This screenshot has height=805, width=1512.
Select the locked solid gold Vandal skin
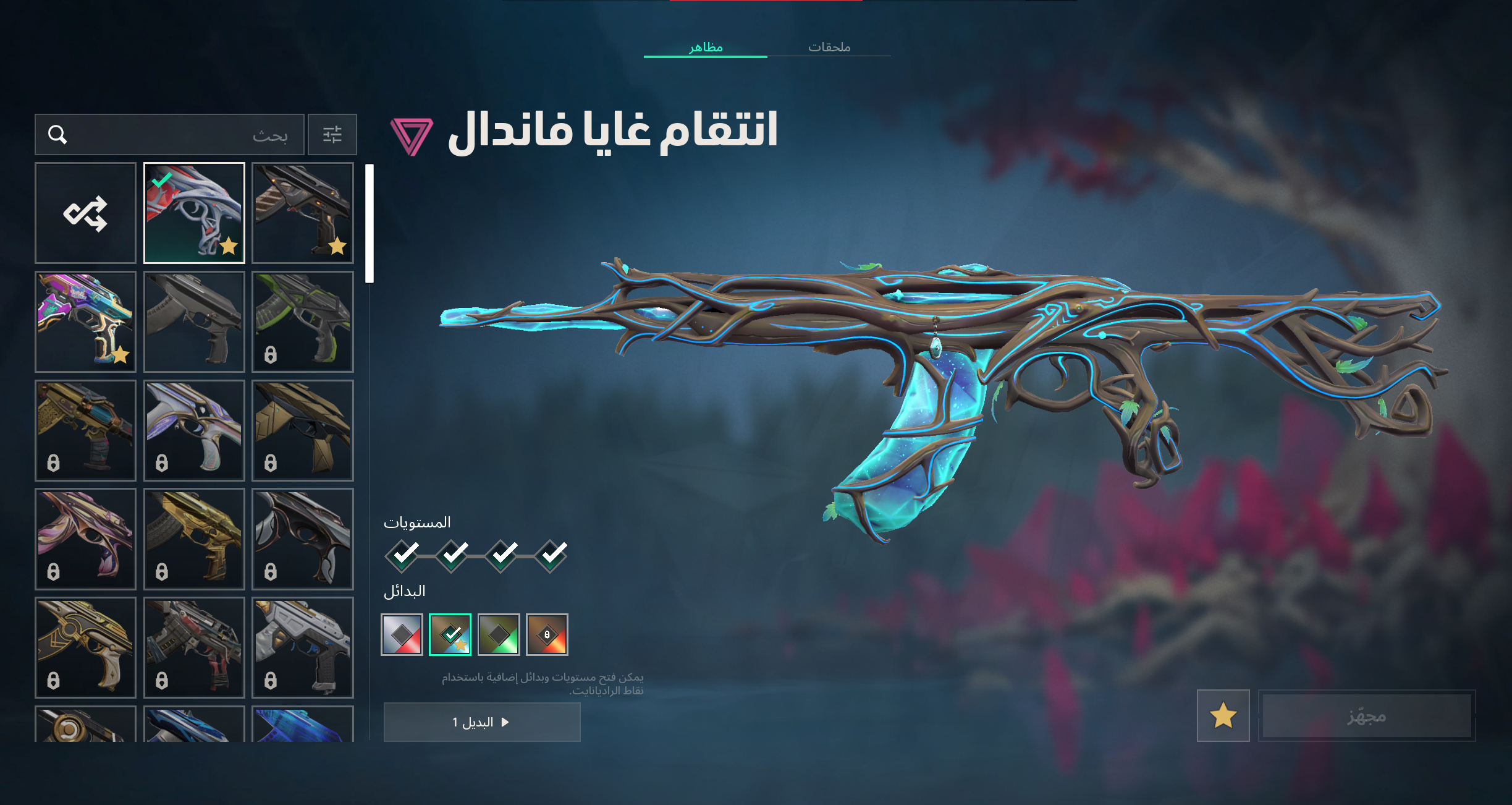coord(194,539)
